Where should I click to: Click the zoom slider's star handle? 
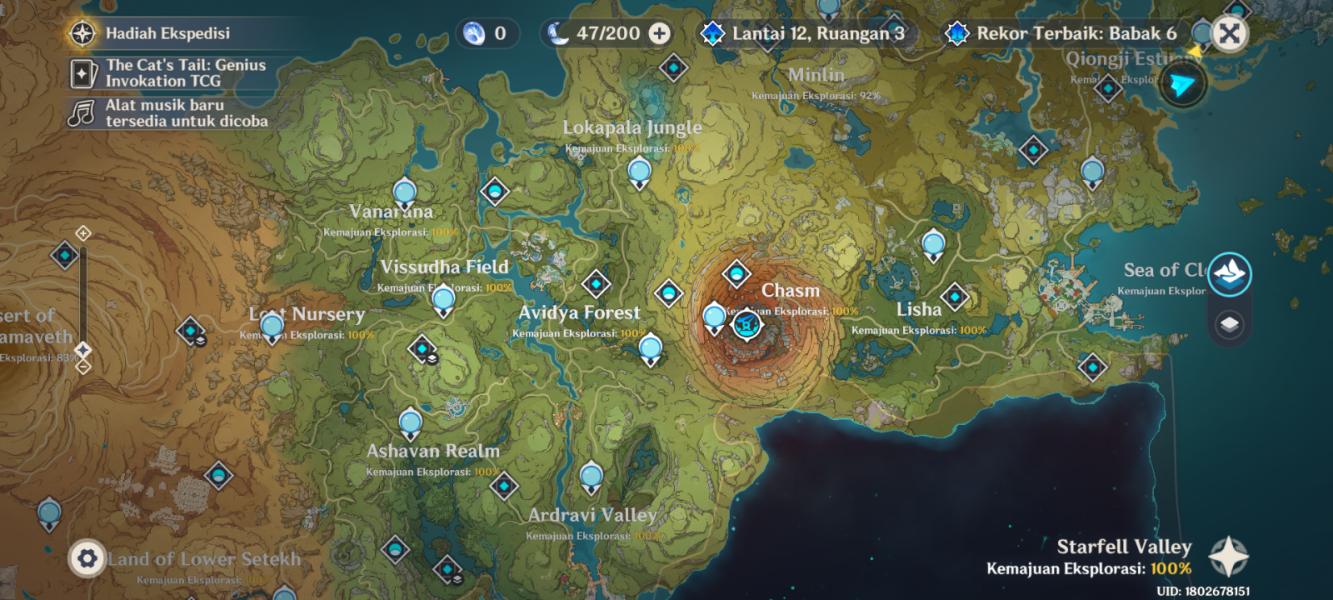[83, 349]
